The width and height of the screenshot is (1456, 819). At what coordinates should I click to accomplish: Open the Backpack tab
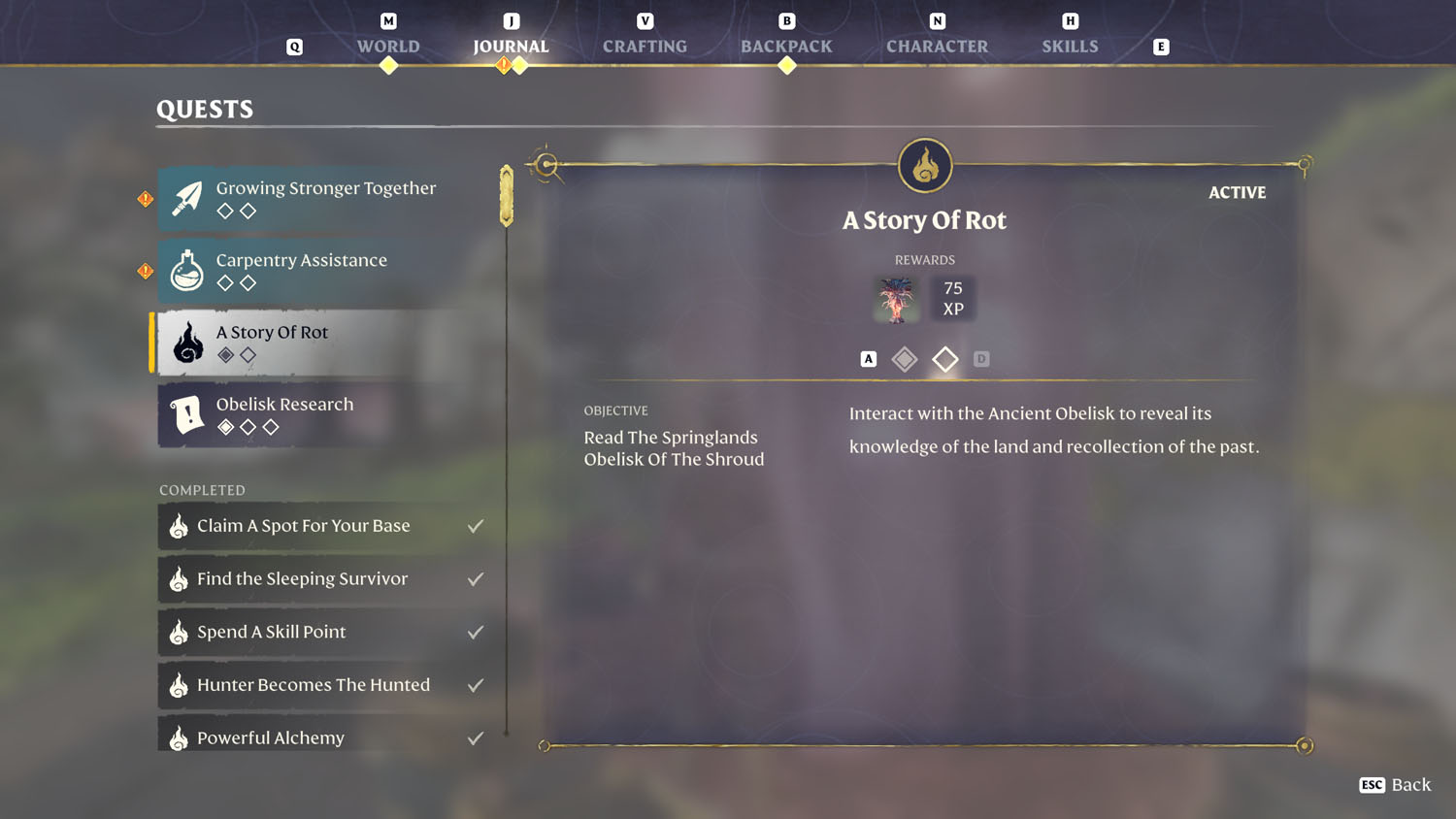click(x=786, y=46)
